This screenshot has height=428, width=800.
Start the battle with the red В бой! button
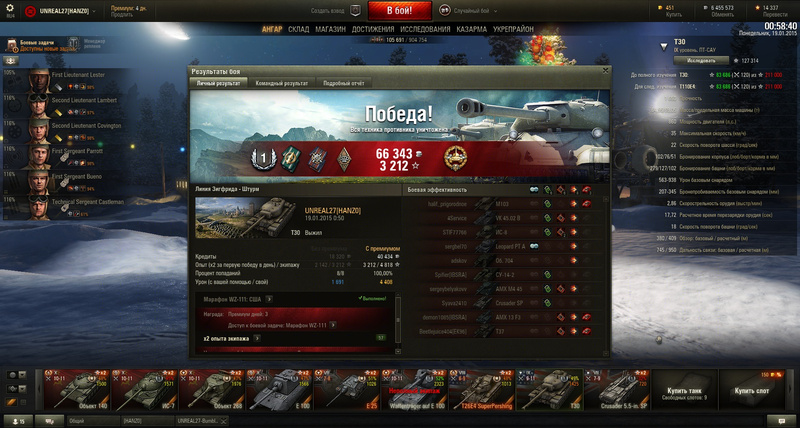pos(400,11)
